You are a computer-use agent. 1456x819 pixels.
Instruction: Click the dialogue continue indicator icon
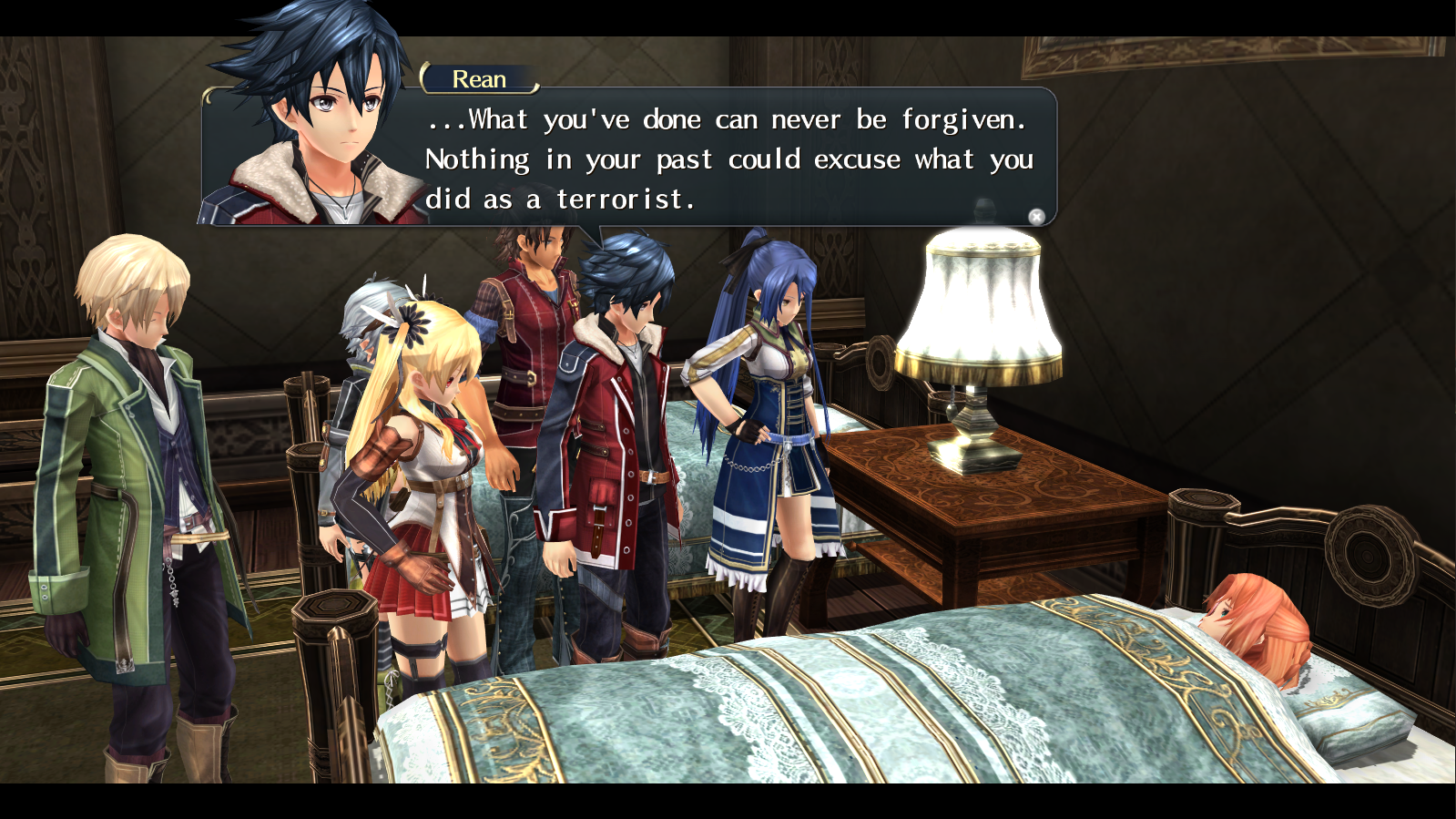pyautogui.click(x=1036, y=216)
